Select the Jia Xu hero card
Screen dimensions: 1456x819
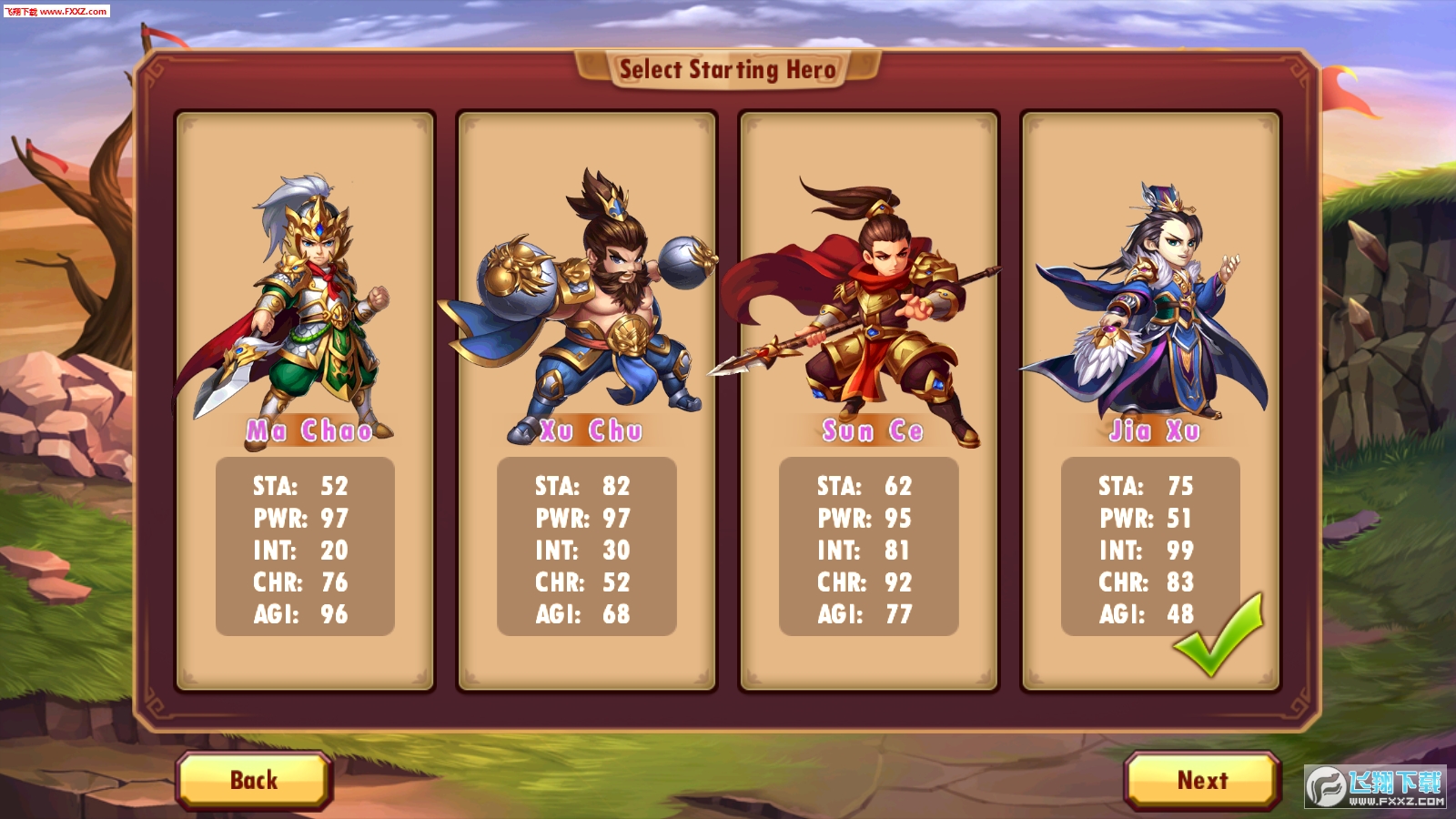point(1150,400)
